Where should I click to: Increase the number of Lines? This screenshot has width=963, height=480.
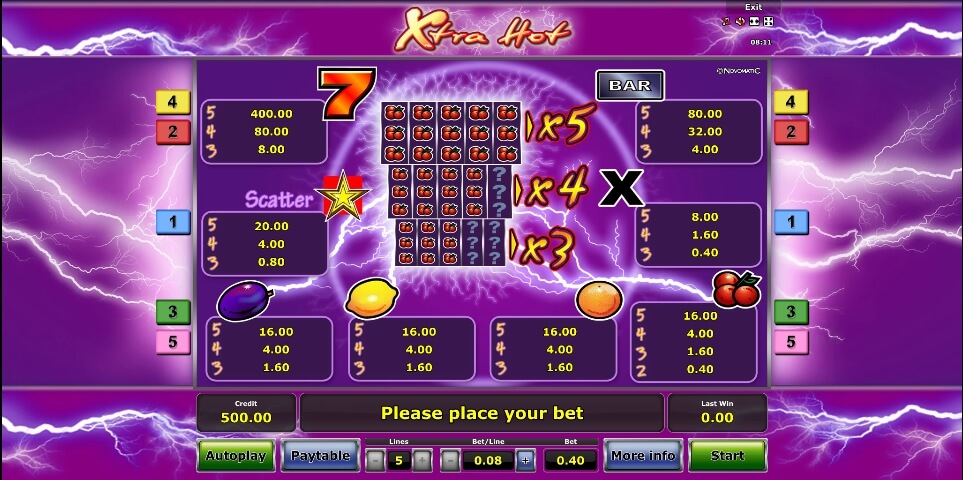pyautogui.click(x=423, y=460)
